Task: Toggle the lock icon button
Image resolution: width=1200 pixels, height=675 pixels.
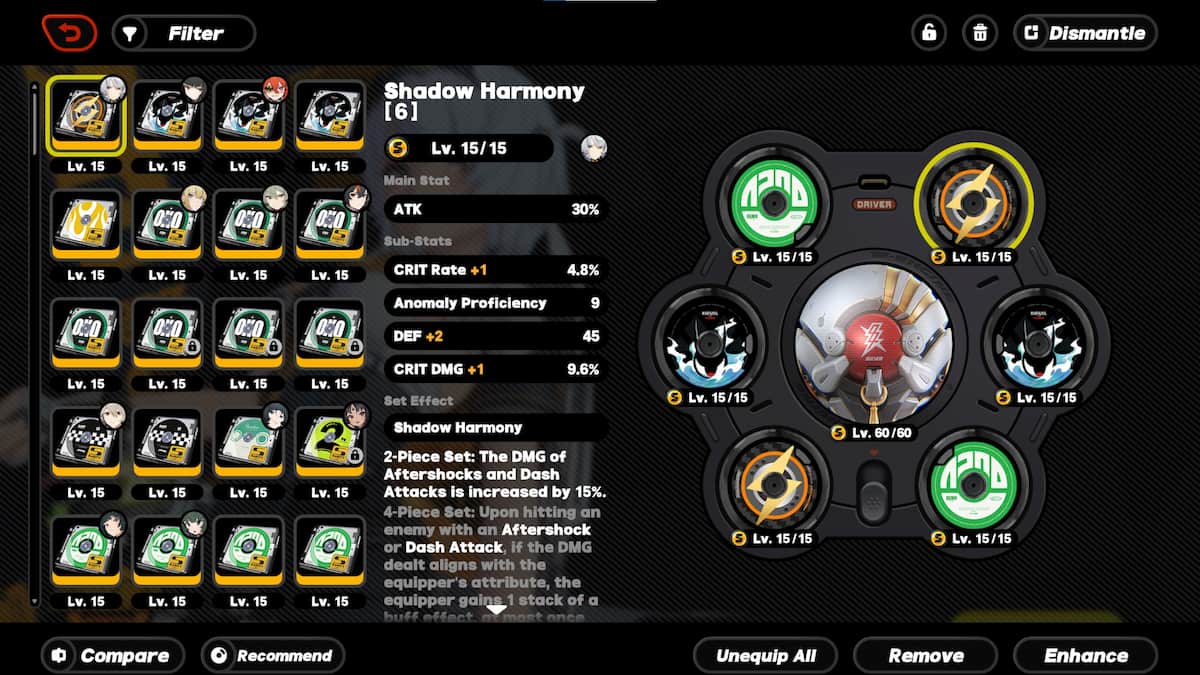Action: pos(929,33)
